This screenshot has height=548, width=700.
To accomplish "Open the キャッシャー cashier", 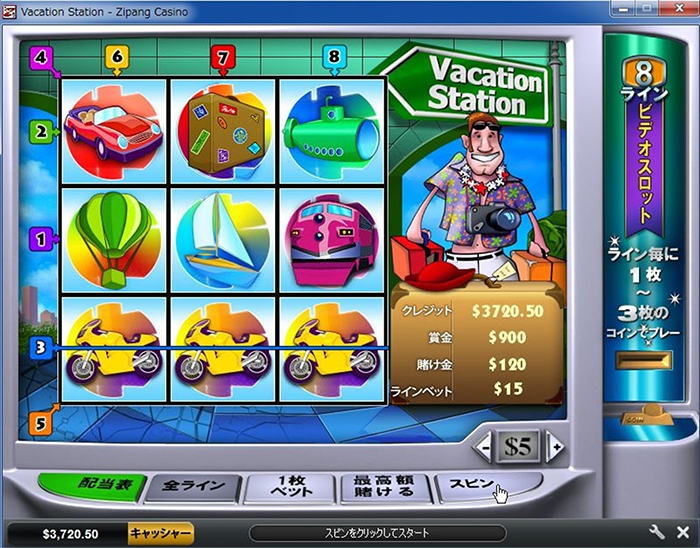I will coord(160,533).
